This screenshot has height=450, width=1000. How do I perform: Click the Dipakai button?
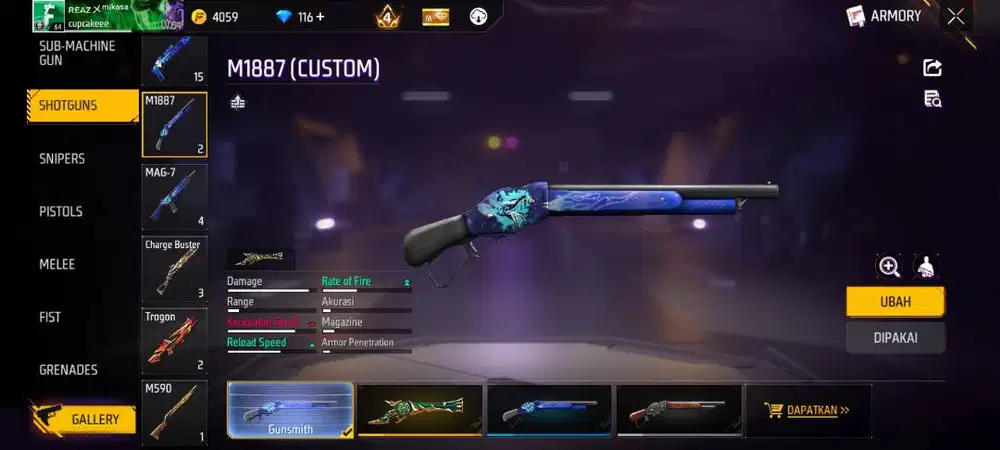(x=895, y=337)
